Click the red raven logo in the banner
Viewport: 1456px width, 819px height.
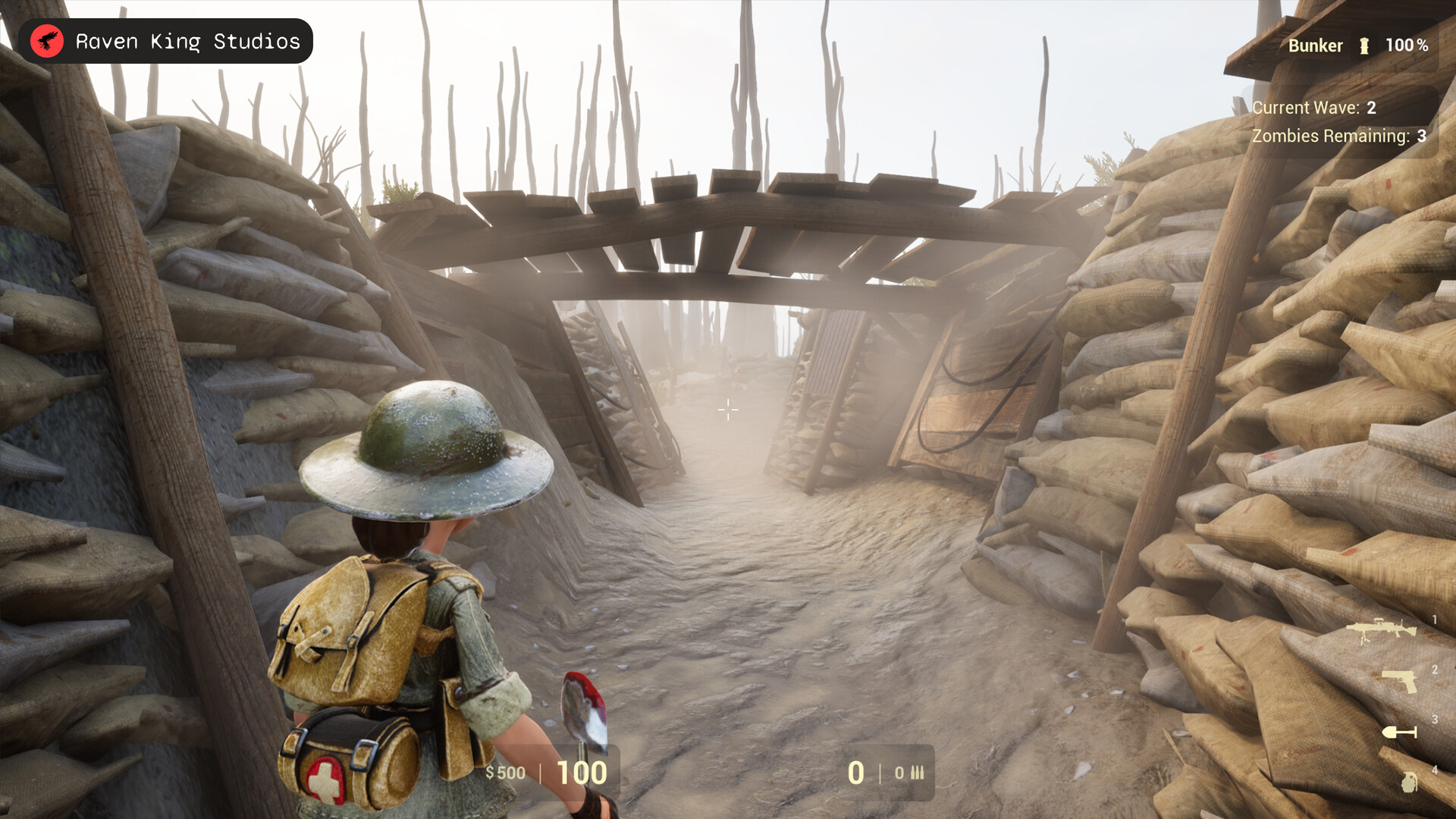(x=47, y=41)
